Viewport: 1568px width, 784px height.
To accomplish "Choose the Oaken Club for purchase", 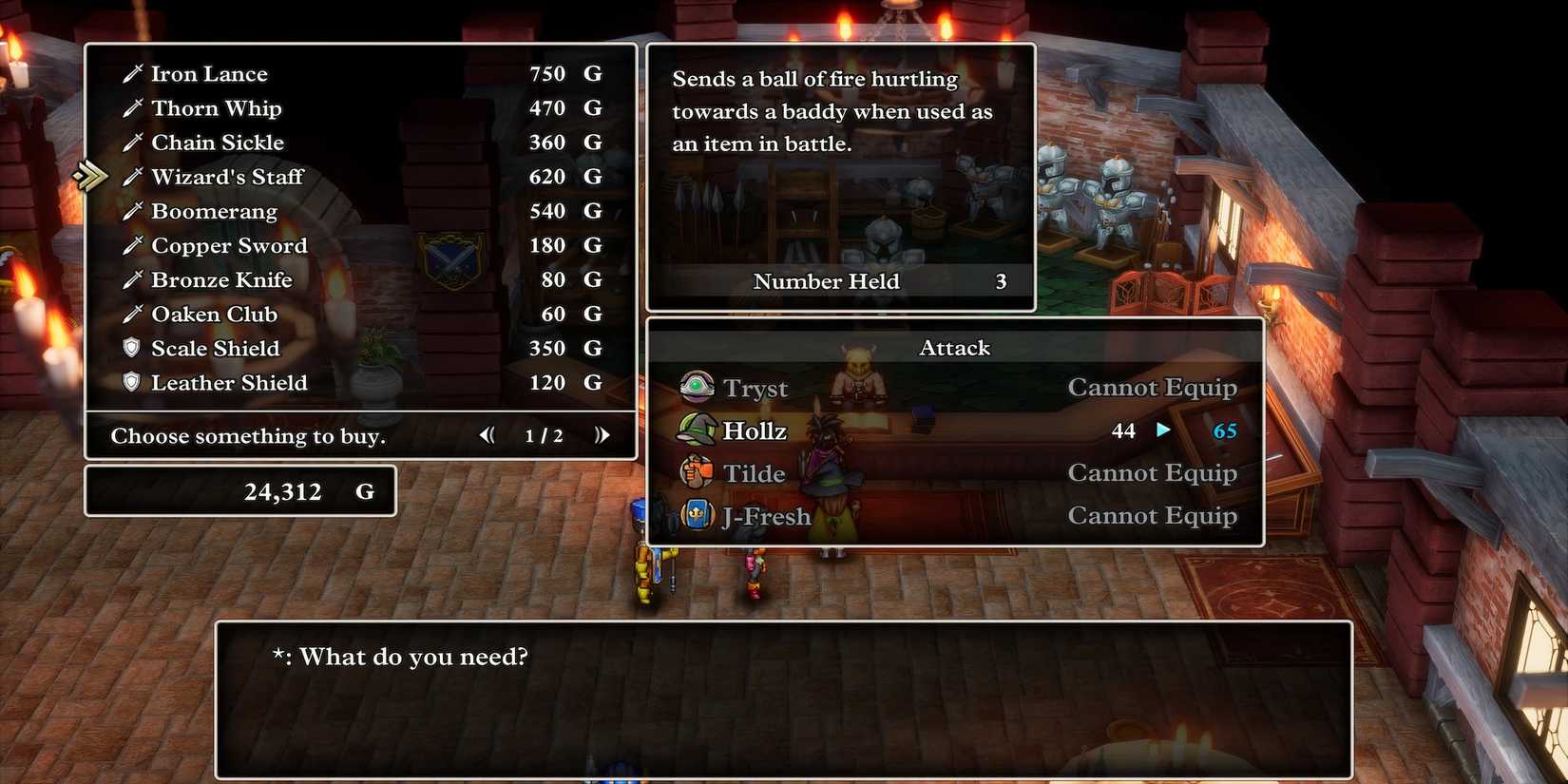I will click(x=214, y=314).
